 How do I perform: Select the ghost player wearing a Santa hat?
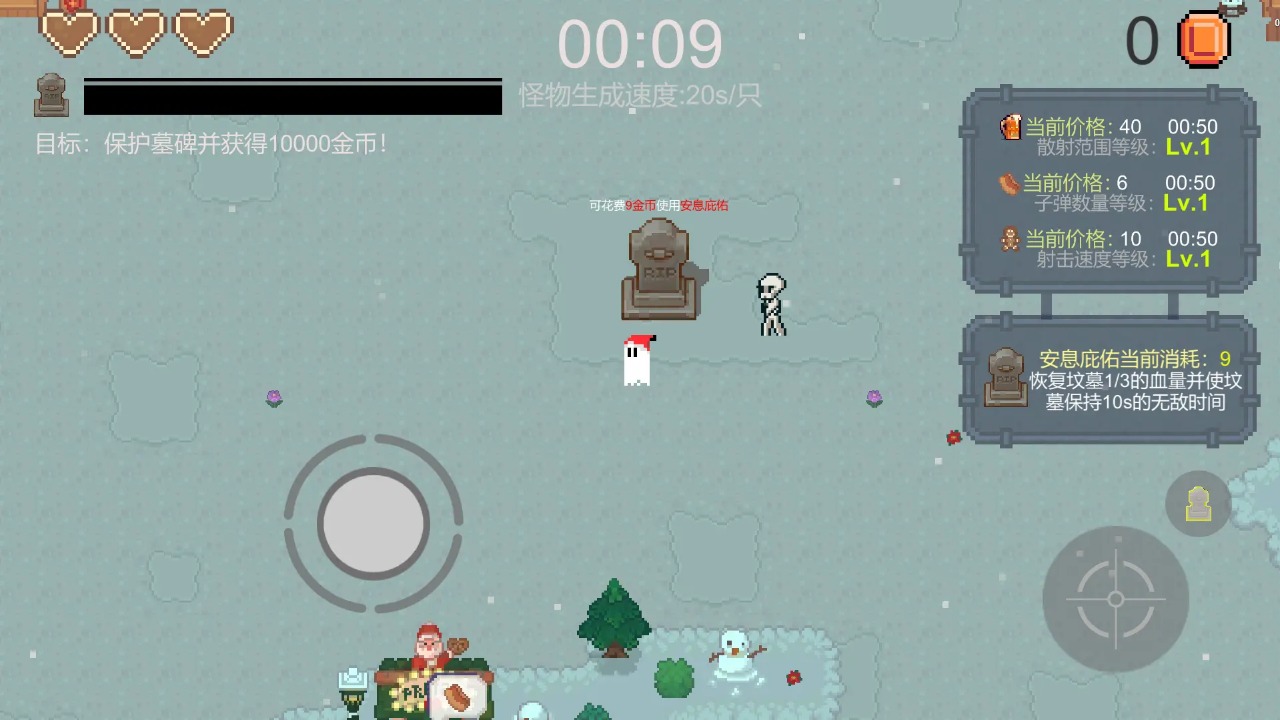637,362
